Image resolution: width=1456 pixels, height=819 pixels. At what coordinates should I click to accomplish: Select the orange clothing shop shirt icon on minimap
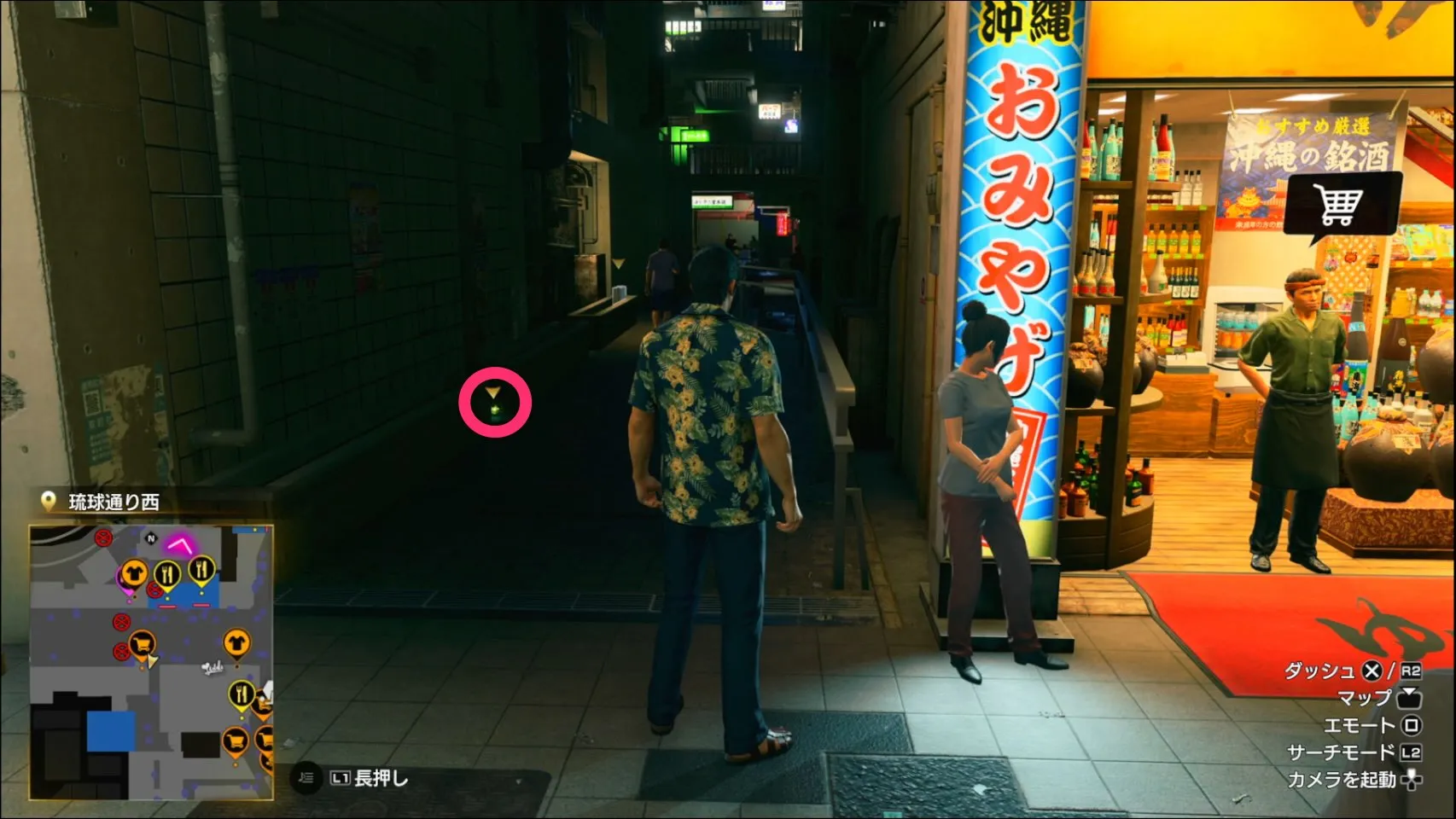(135, 572)
